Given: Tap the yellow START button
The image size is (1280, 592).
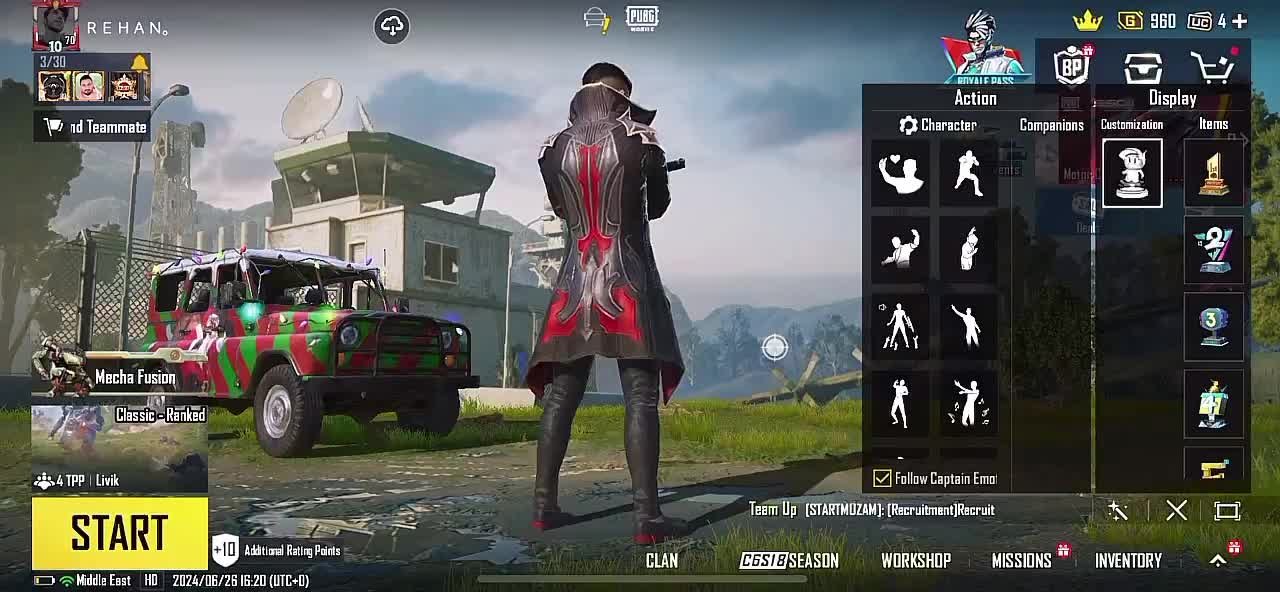Looking at the screenshot, I should tap(120, 533).
